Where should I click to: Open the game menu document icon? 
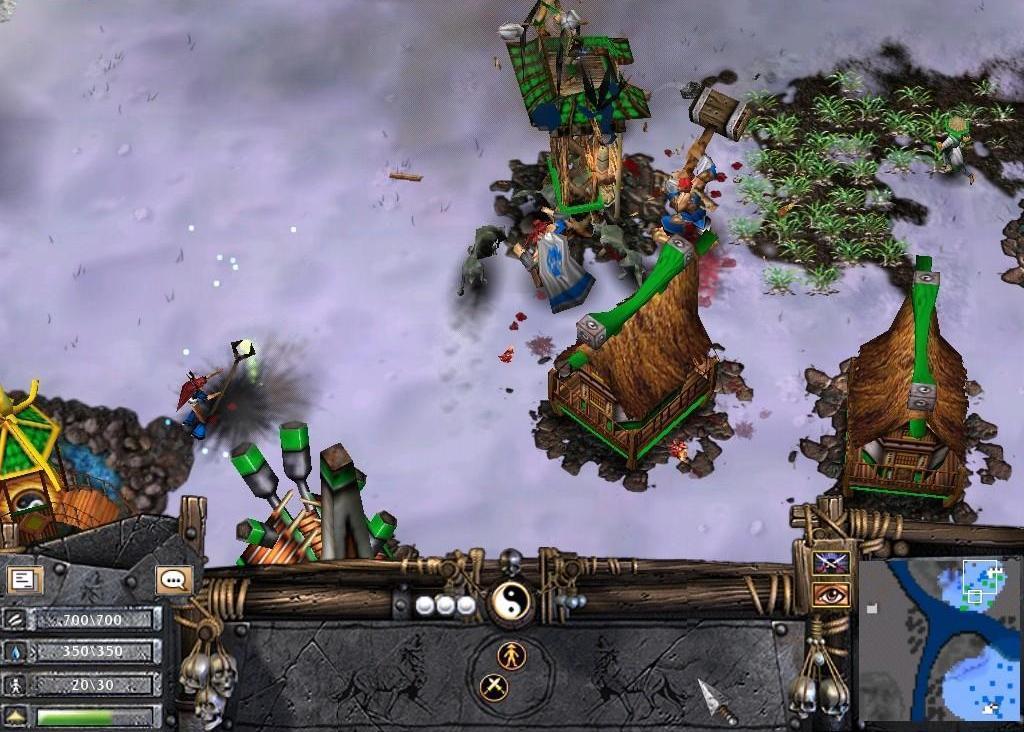pos(25,579)
